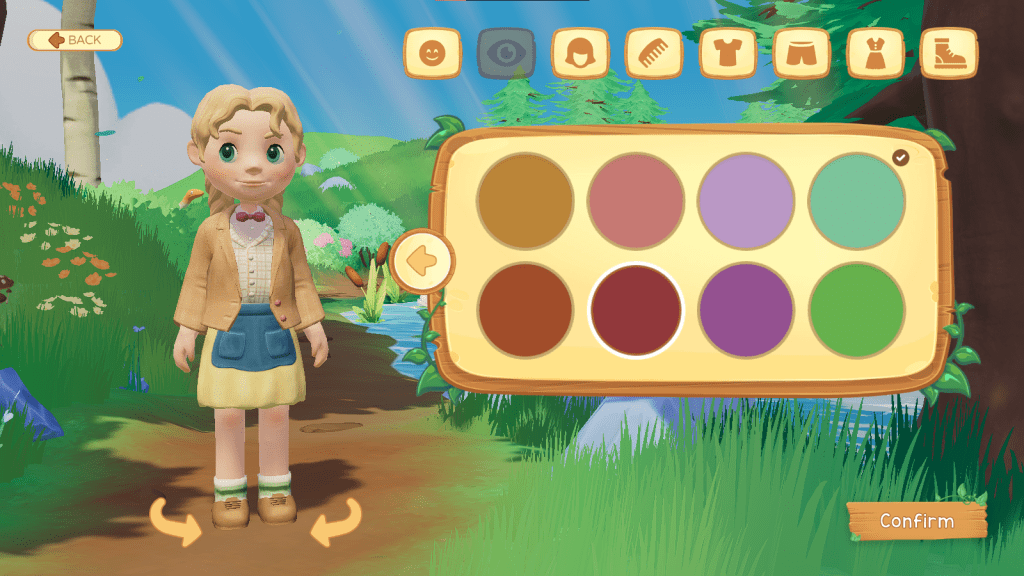Choose the dusty pink color swatch
This screenshot has width=1024, height=576.
[636, 201]
